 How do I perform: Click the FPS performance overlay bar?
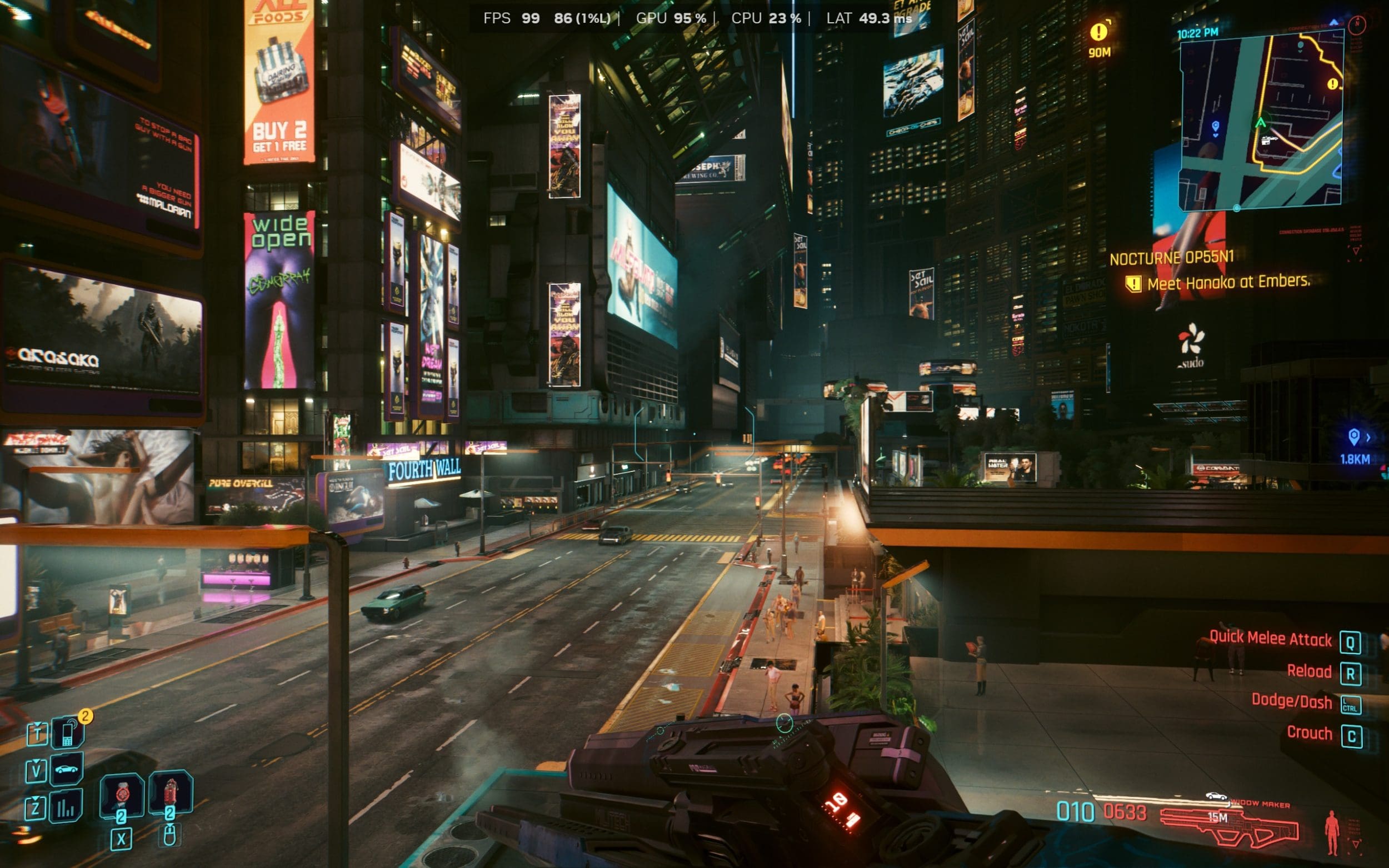click(x=697, y=18)
